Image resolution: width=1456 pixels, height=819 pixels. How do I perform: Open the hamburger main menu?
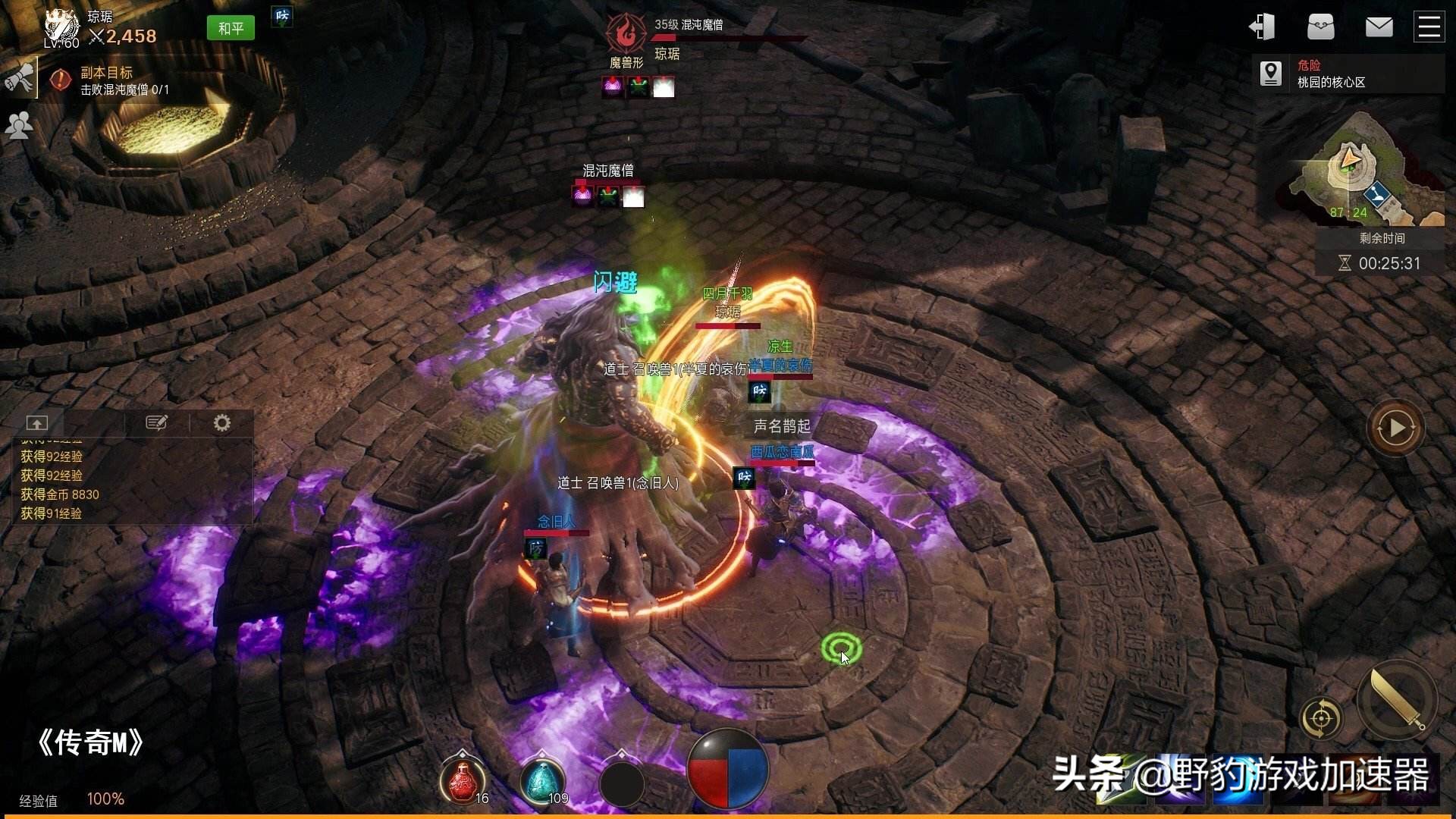(x=1429, y=27)
